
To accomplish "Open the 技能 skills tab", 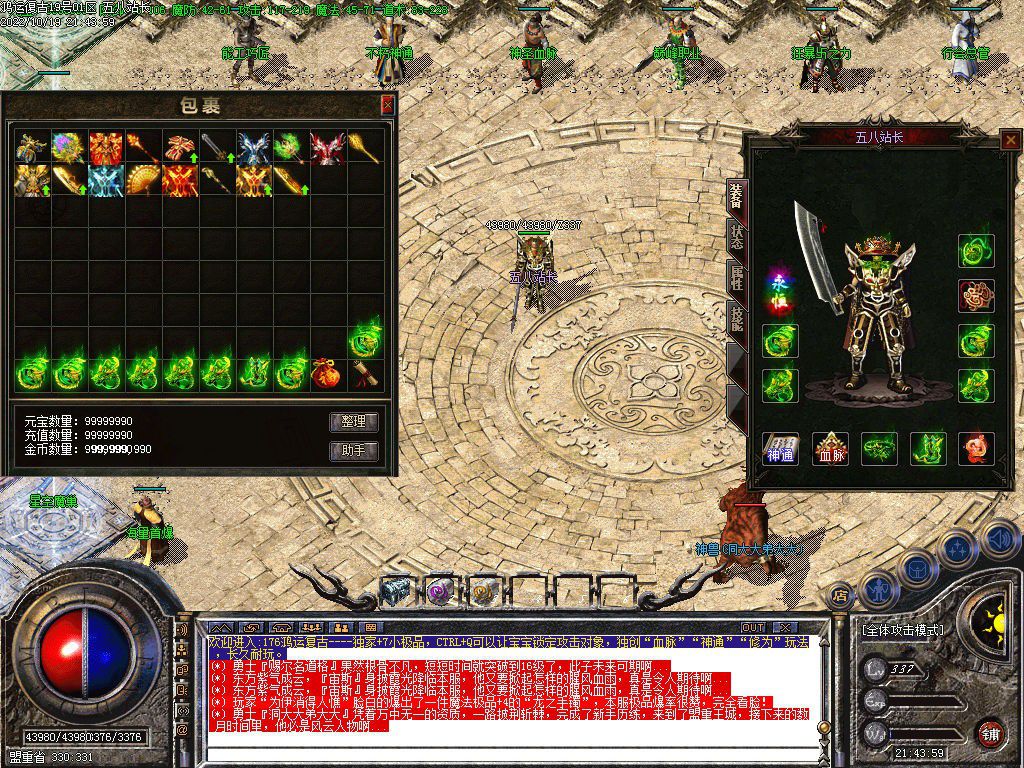I will click(x=737, y=320).
